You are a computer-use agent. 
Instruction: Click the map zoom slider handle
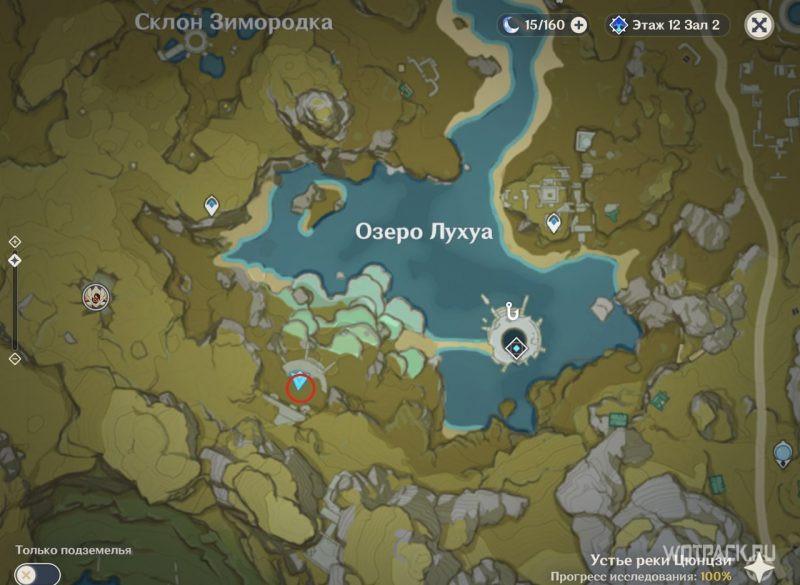point(15,260)
